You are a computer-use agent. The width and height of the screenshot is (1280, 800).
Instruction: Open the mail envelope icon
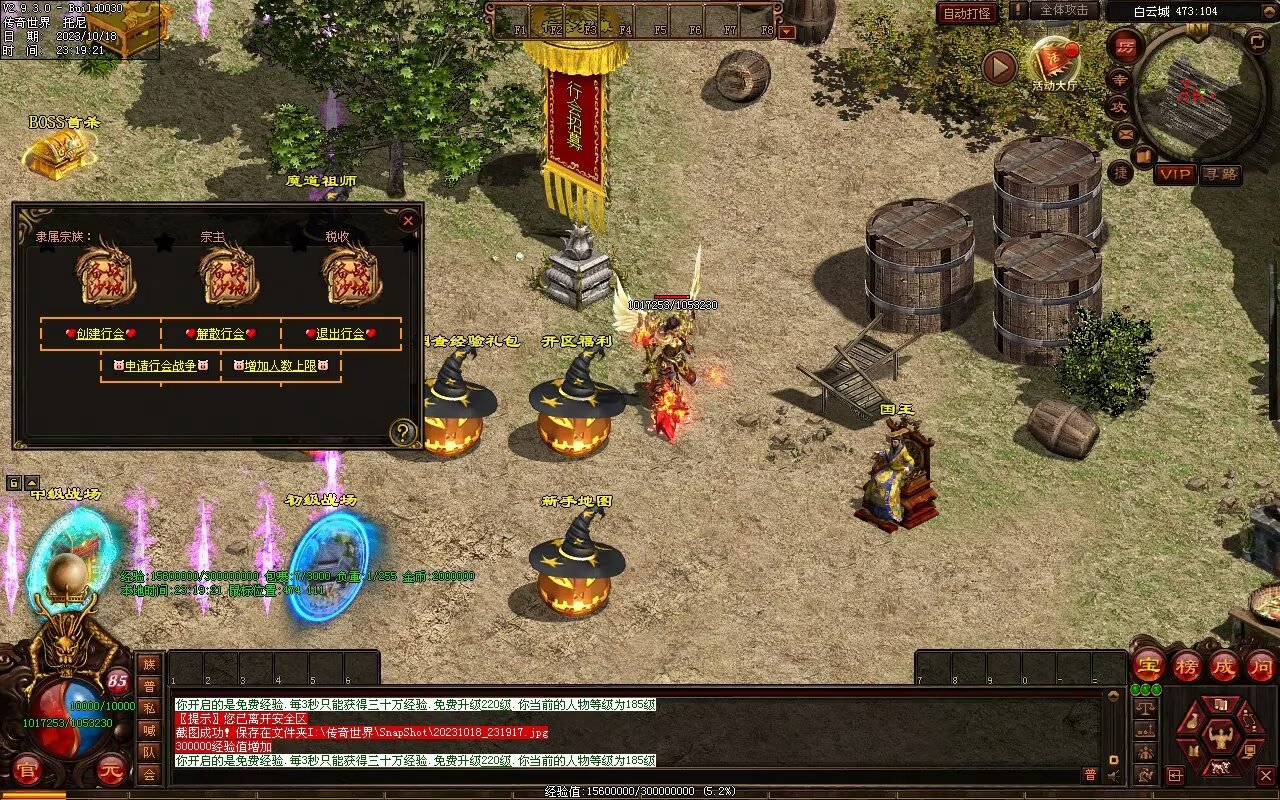[1125, 133]
